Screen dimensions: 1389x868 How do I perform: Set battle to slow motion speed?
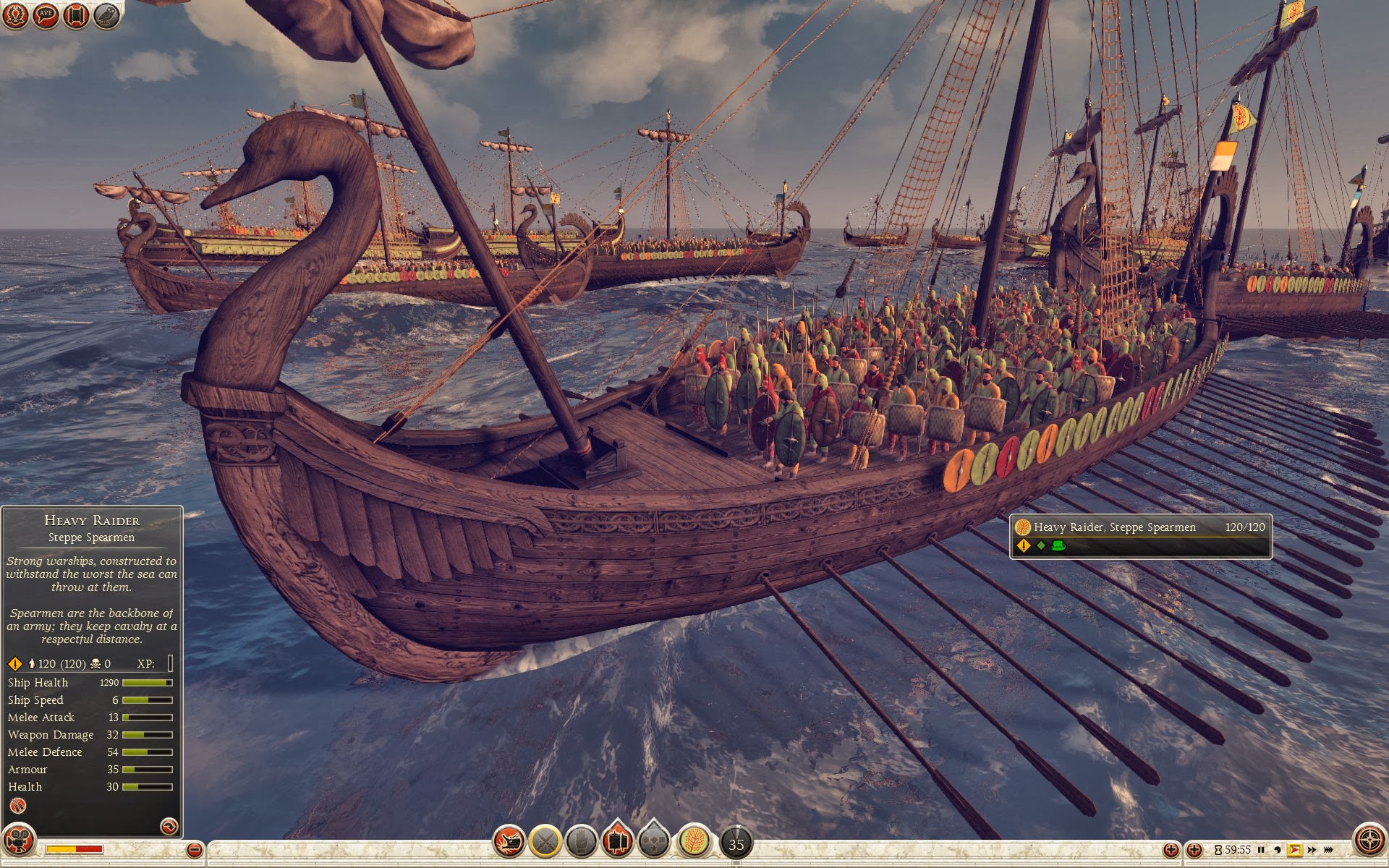pyautogui.click(x=1278, y=850)
